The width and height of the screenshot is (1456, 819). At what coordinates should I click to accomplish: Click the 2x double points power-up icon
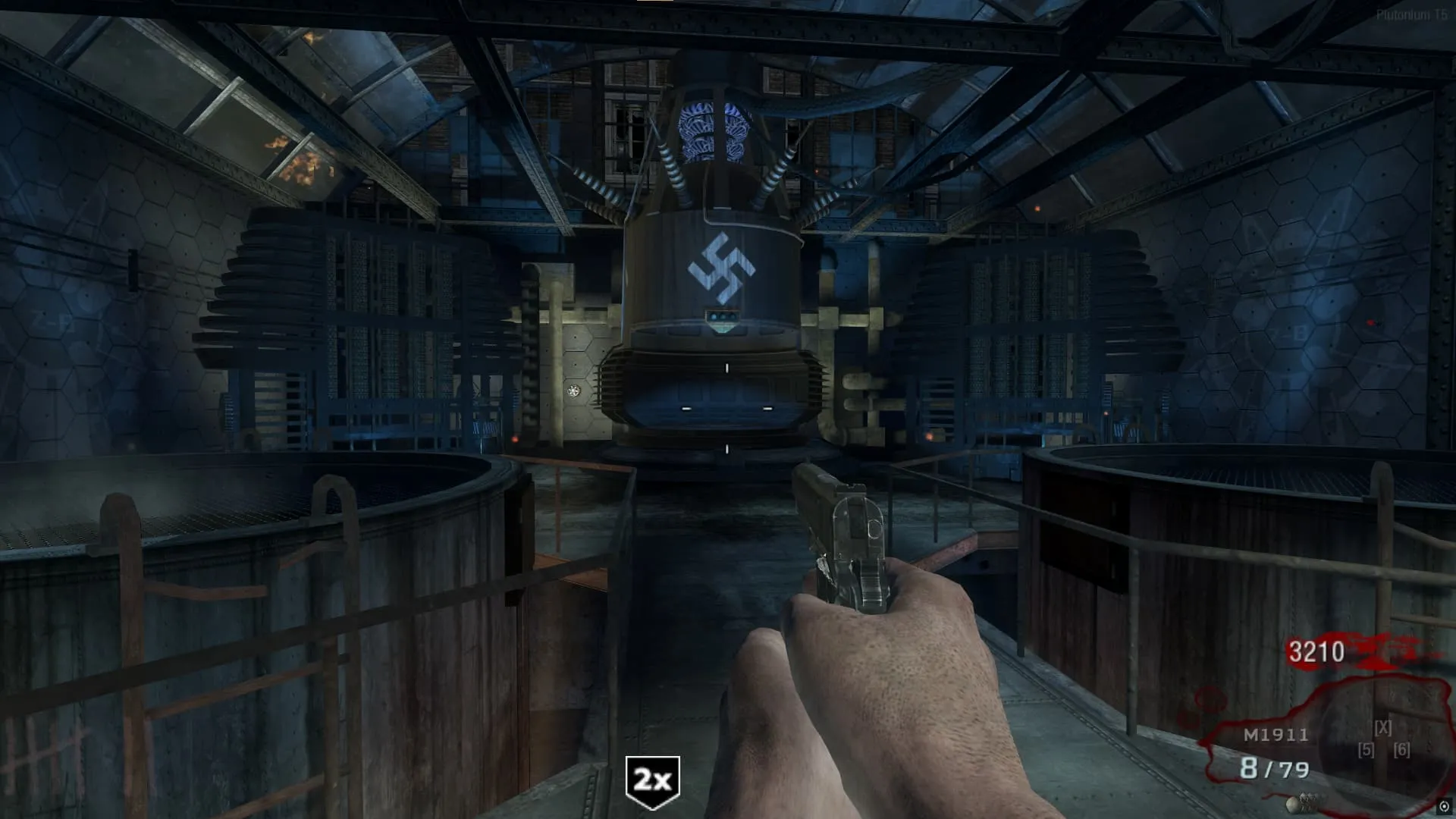coord(652,780)
